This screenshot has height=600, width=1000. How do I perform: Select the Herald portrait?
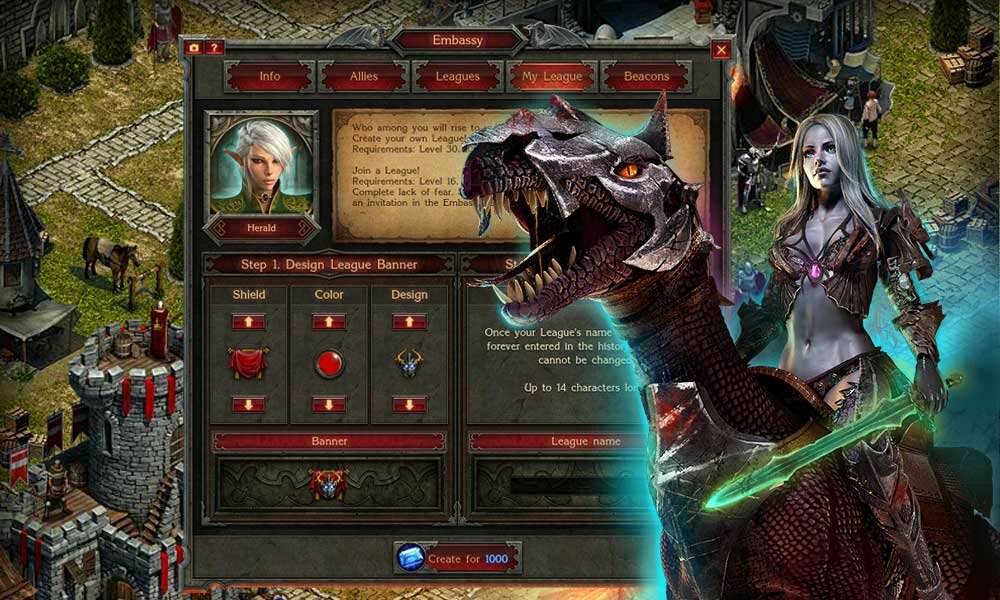coord(261,166)
